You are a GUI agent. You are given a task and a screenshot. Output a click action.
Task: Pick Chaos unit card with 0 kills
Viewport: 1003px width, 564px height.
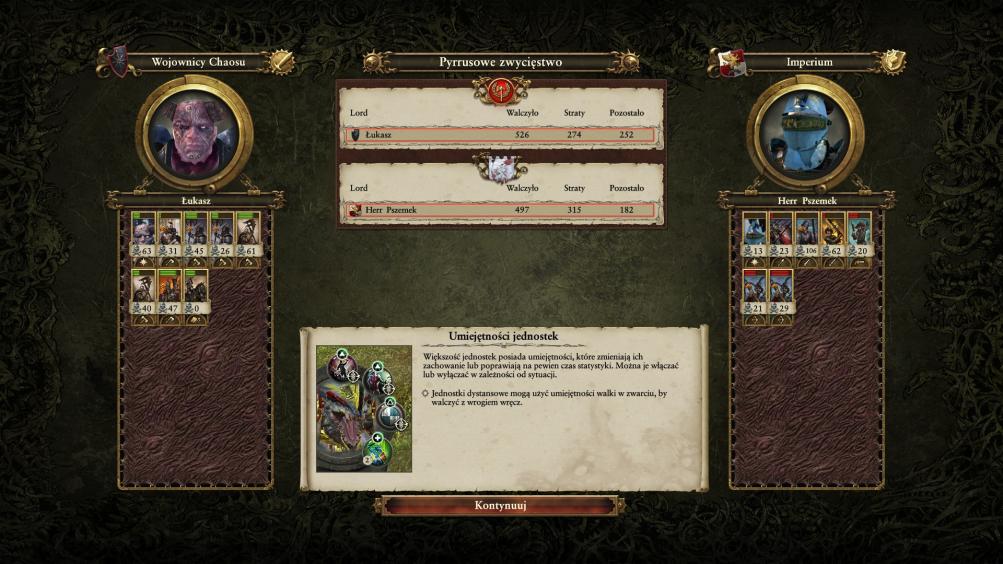(196, 292)
